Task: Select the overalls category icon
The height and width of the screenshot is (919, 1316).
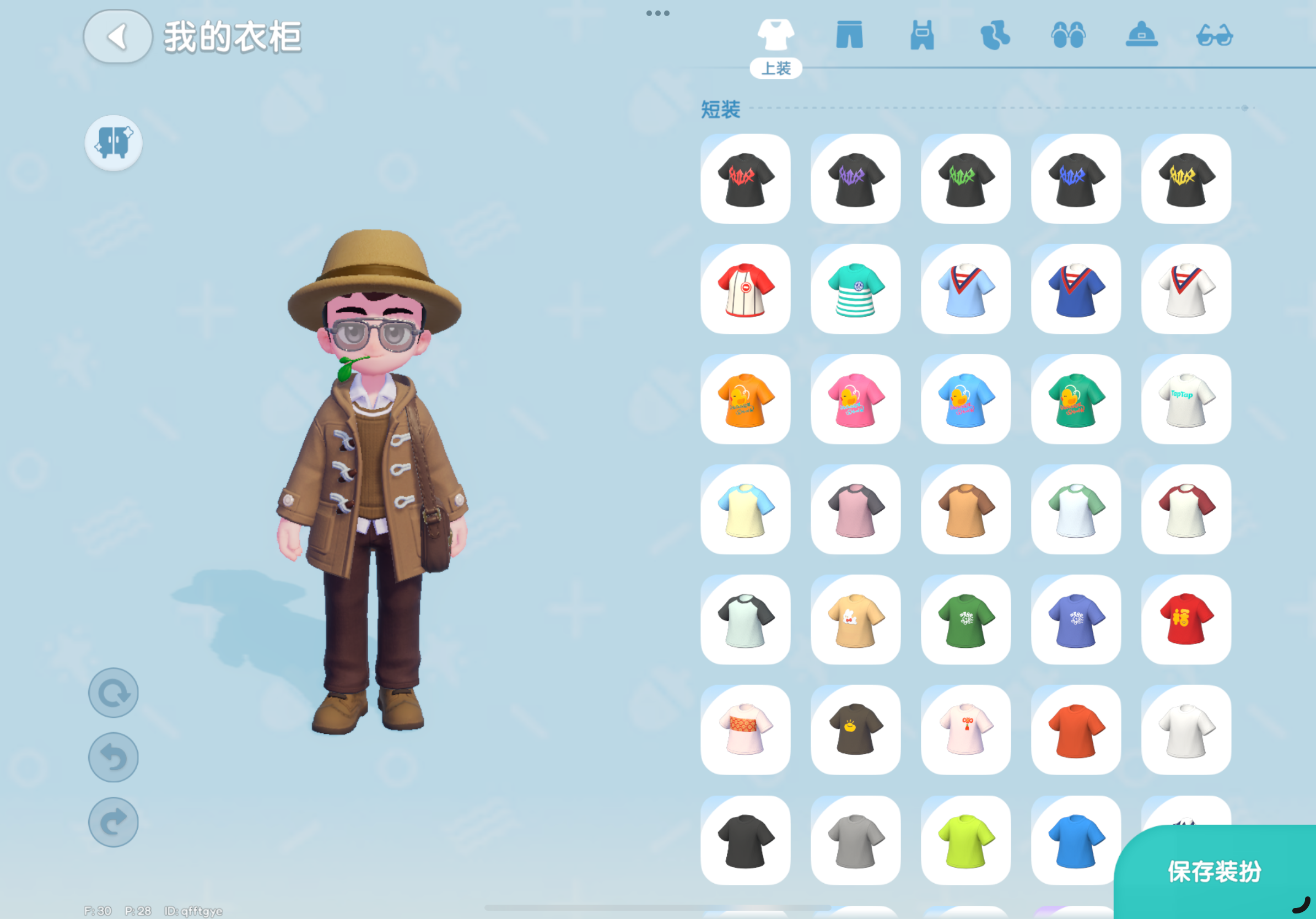Action: click(x=922, y=36)
